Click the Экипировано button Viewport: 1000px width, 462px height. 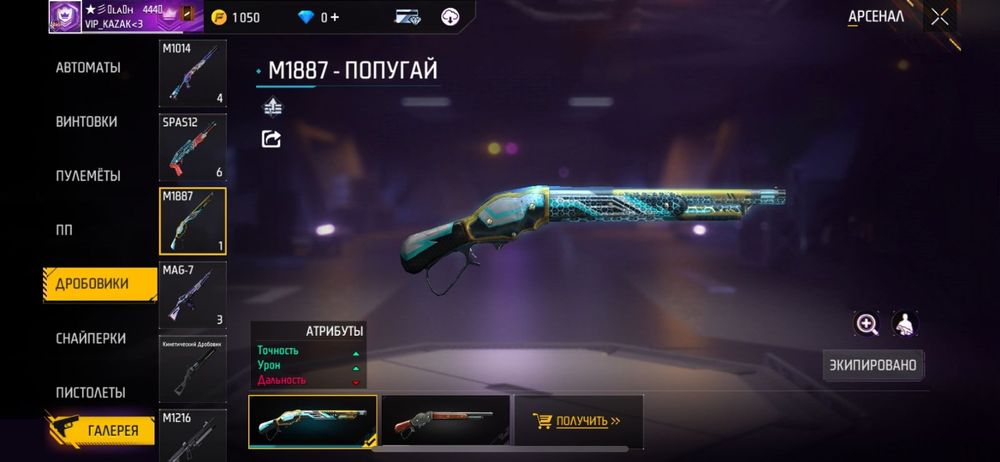pos(872,365)
